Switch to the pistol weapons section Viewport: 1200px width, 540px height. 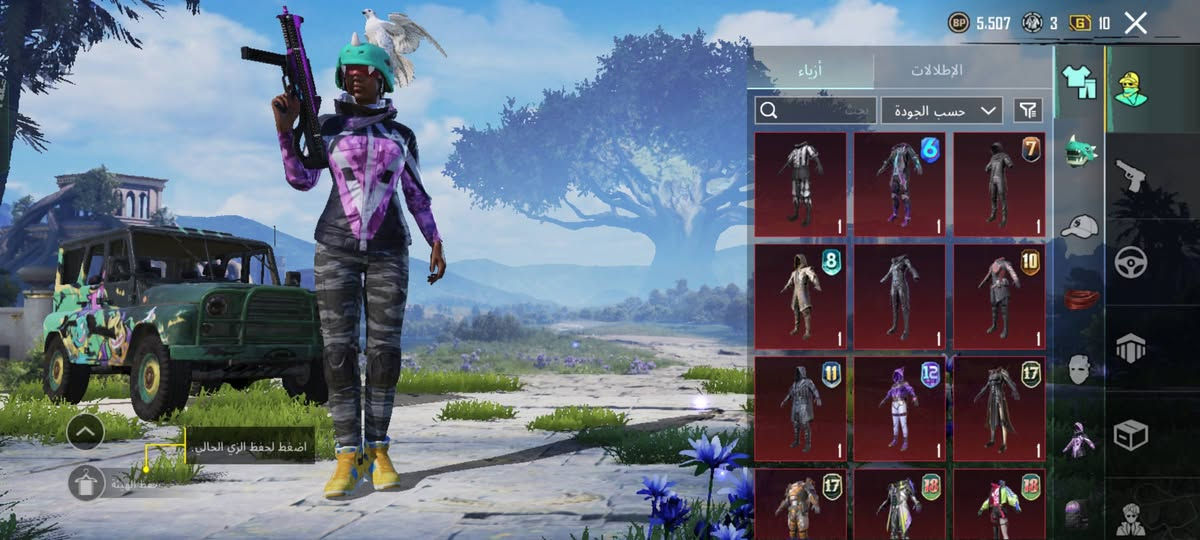[x=1131, y=175]
